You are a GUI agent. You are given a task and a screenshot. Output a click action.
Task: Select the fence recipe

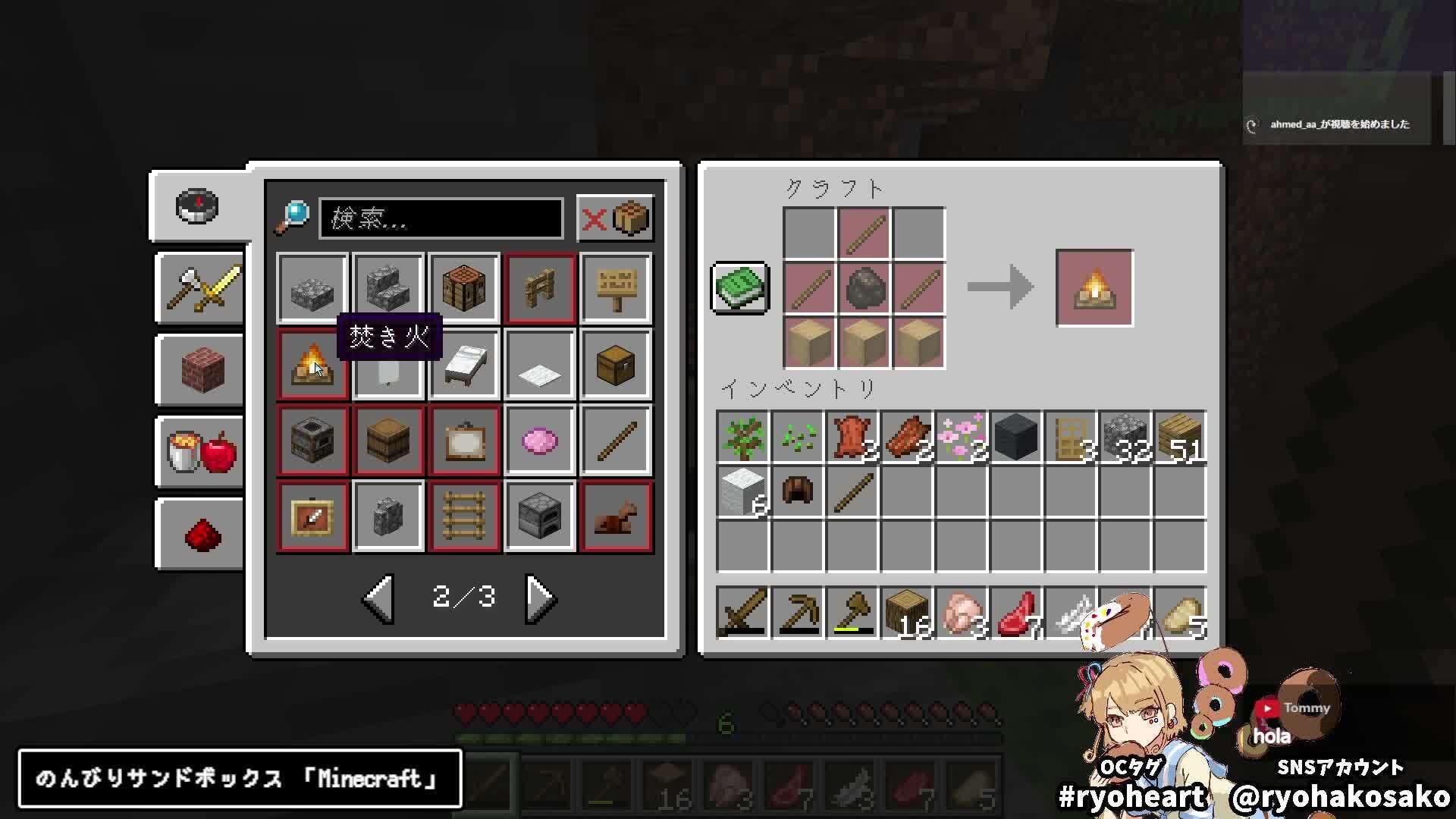[x=540, y=288]
